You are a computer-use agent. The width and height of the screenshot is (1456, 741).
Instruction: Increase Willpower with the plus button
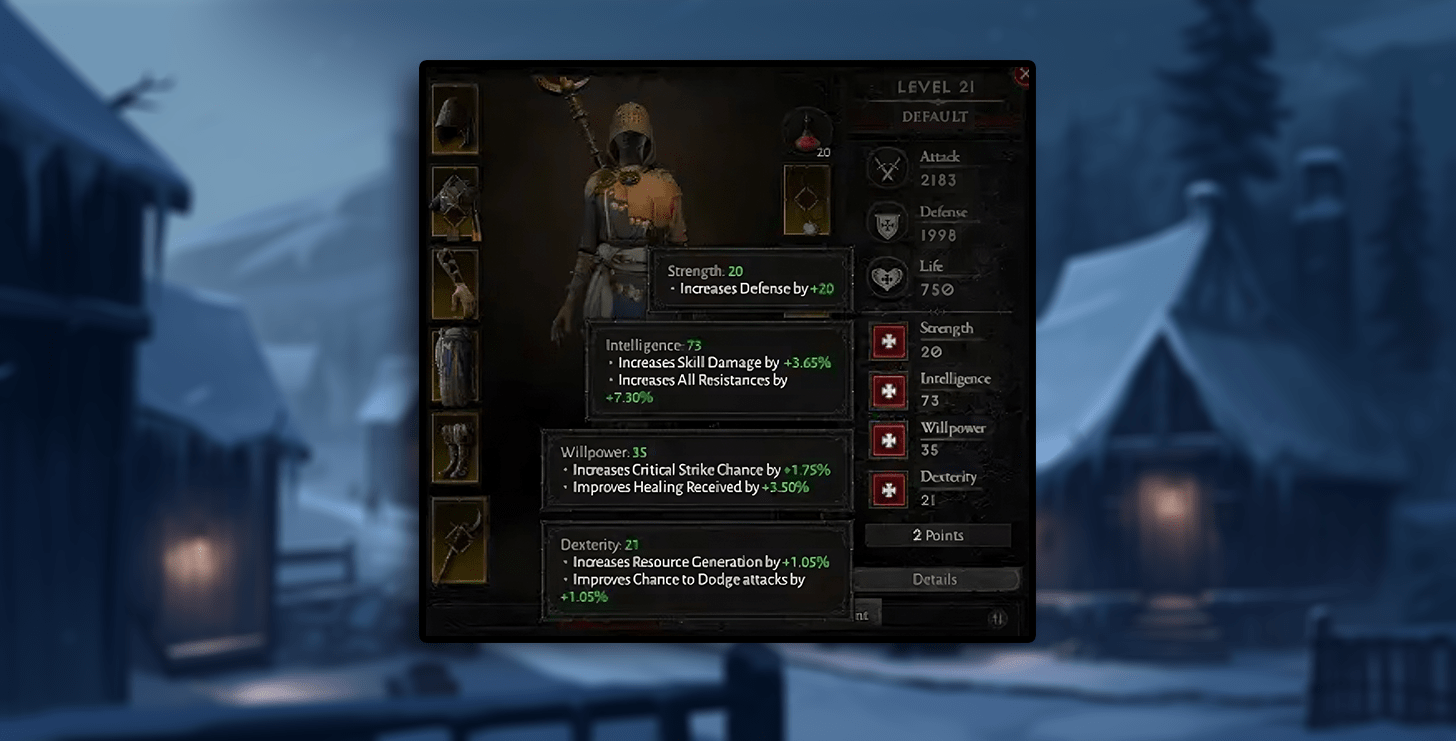pyautogui.click(x=888, y=439)
